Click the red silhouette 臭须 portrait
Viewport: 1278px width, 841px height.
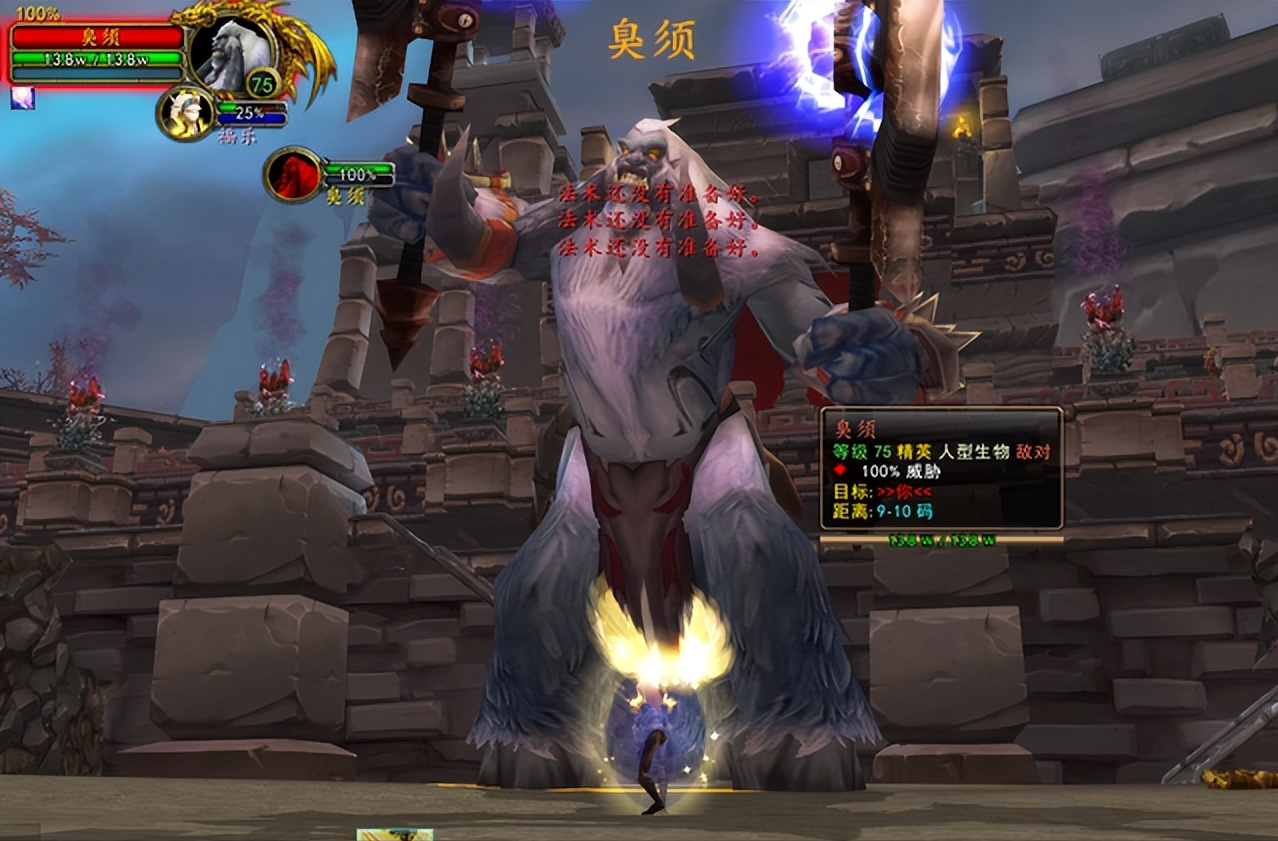coord(293,174)
